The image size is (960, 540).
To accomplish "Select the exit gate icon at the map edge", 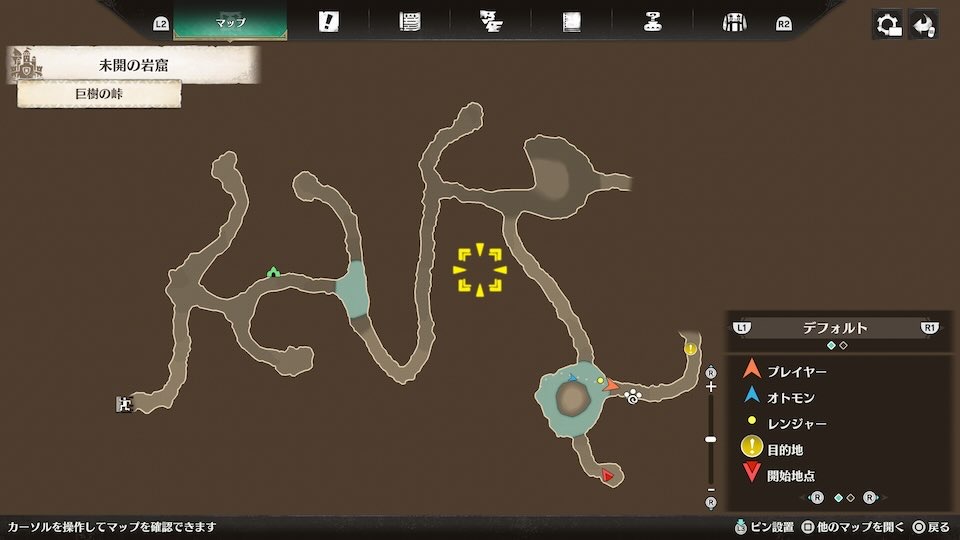I will point(124,404).
